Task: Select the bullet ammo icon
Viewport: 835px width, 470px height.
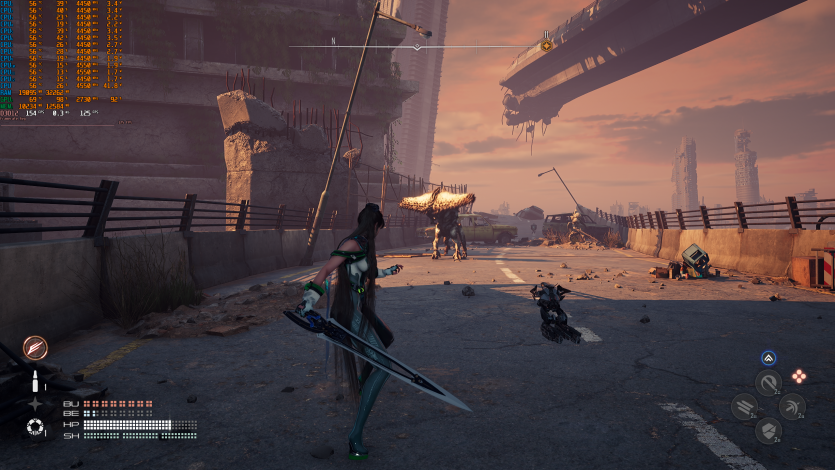Action: (35, 381)
